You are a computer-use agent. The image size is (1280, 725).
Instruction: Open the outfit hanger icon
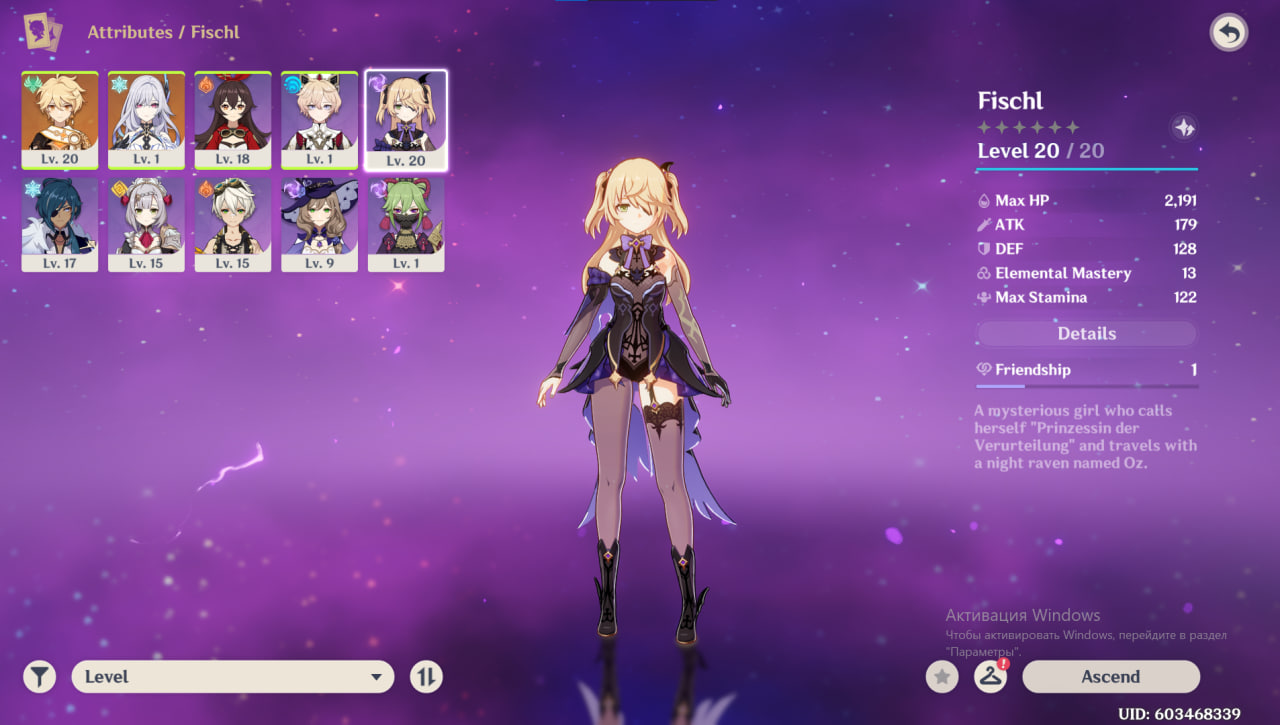[990, 677]
